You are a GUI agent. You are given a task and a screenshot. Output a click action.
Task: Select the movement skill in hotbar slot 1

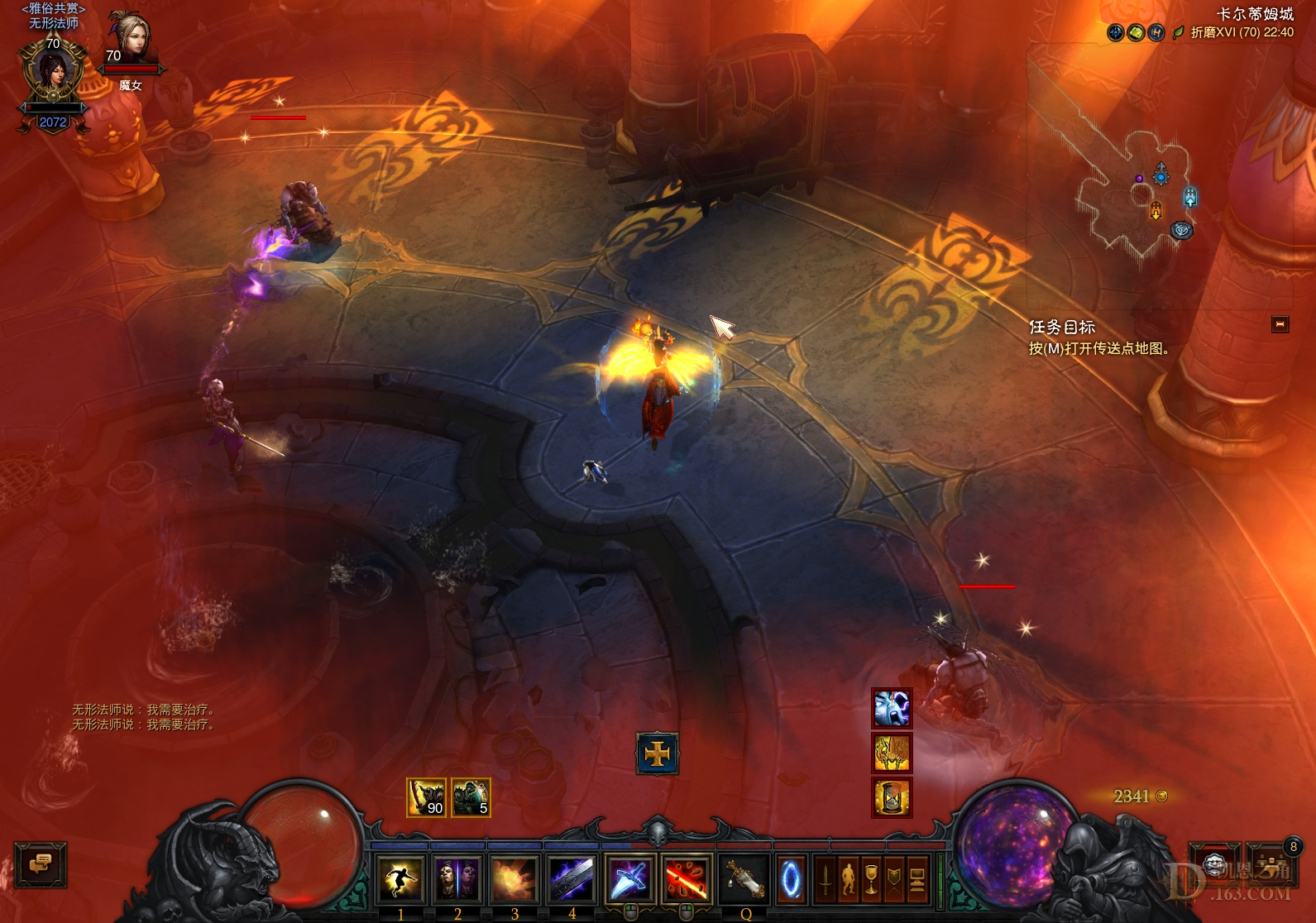[400, 879]
